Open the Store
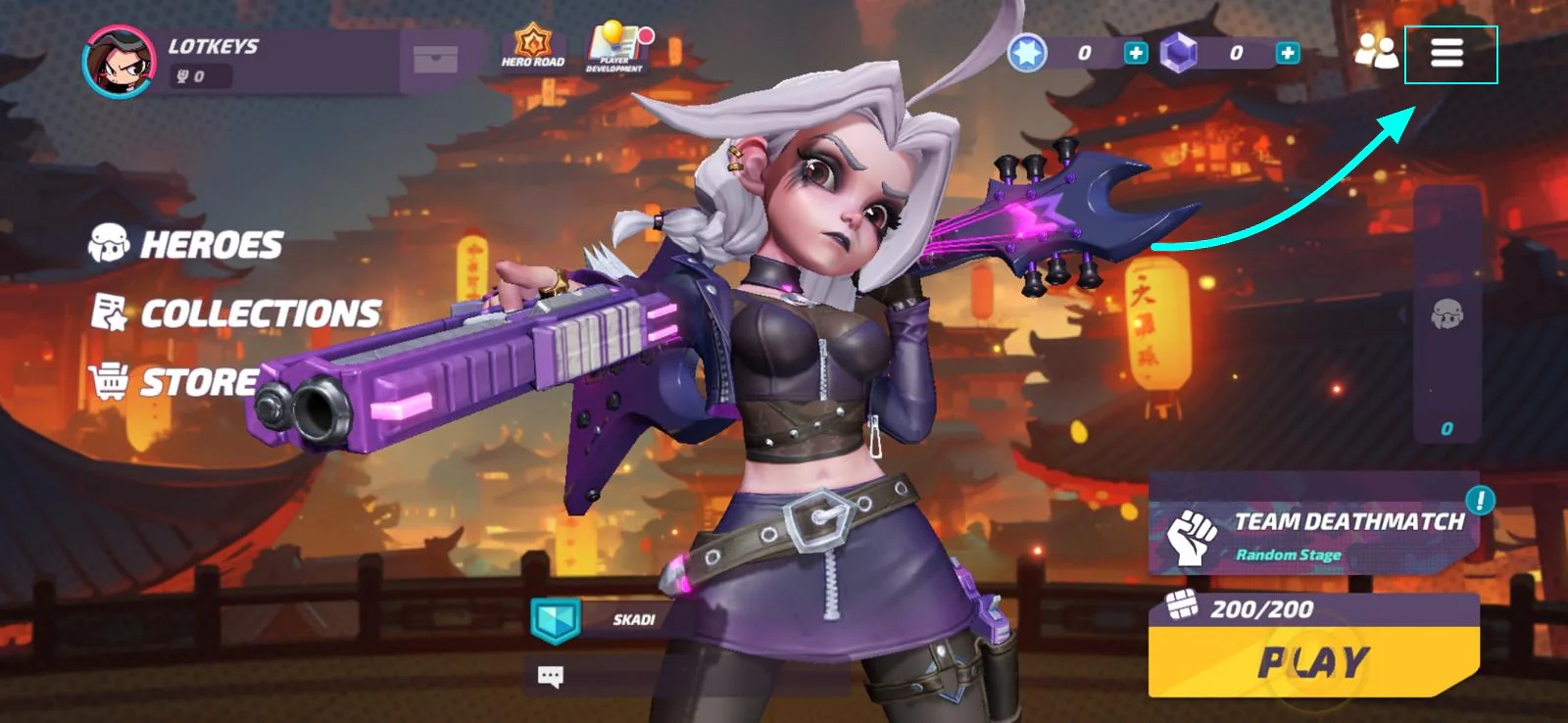 coord(174,382)
